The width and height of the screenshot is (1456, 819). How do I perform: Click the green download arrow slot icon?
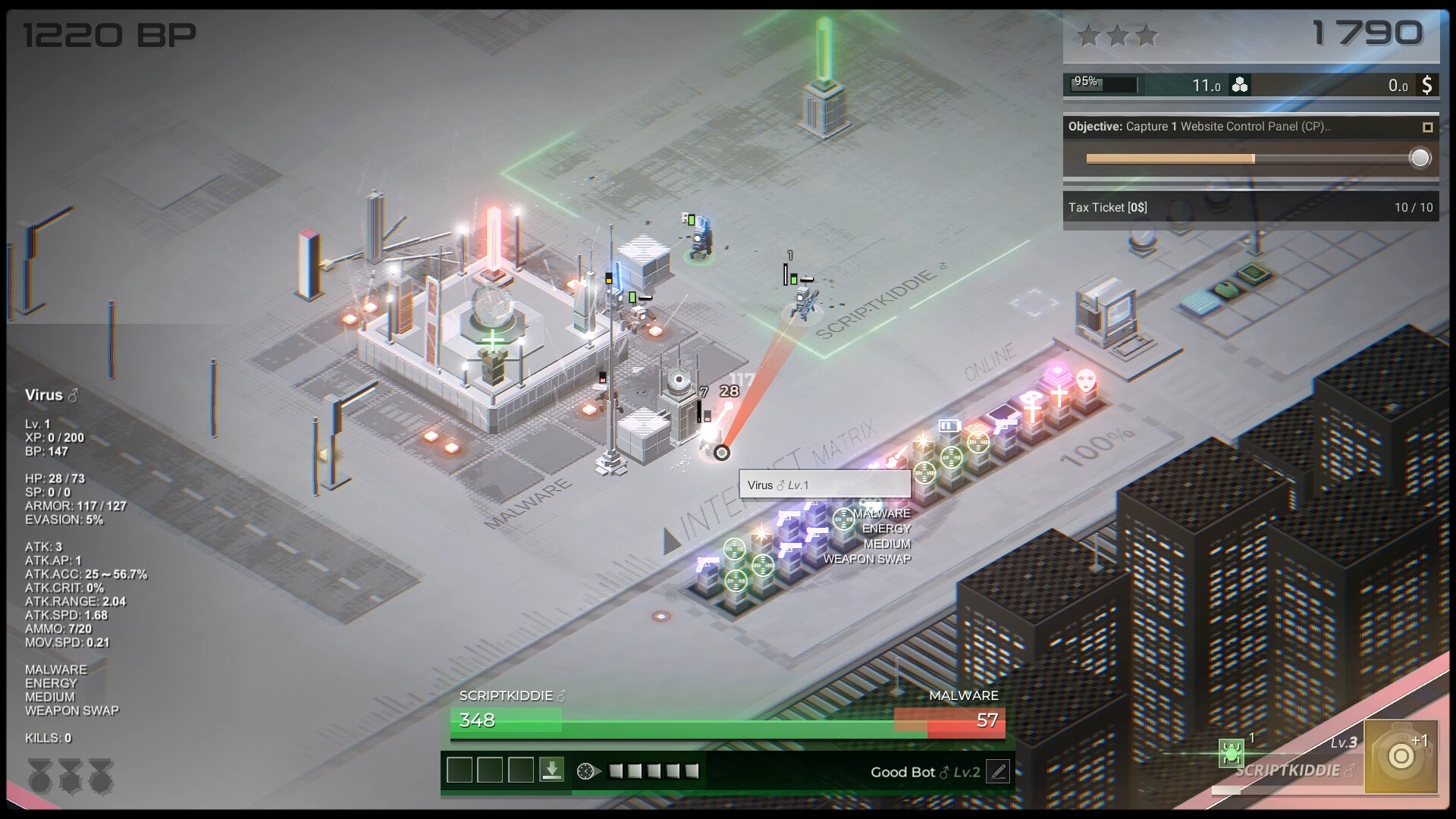552,770
